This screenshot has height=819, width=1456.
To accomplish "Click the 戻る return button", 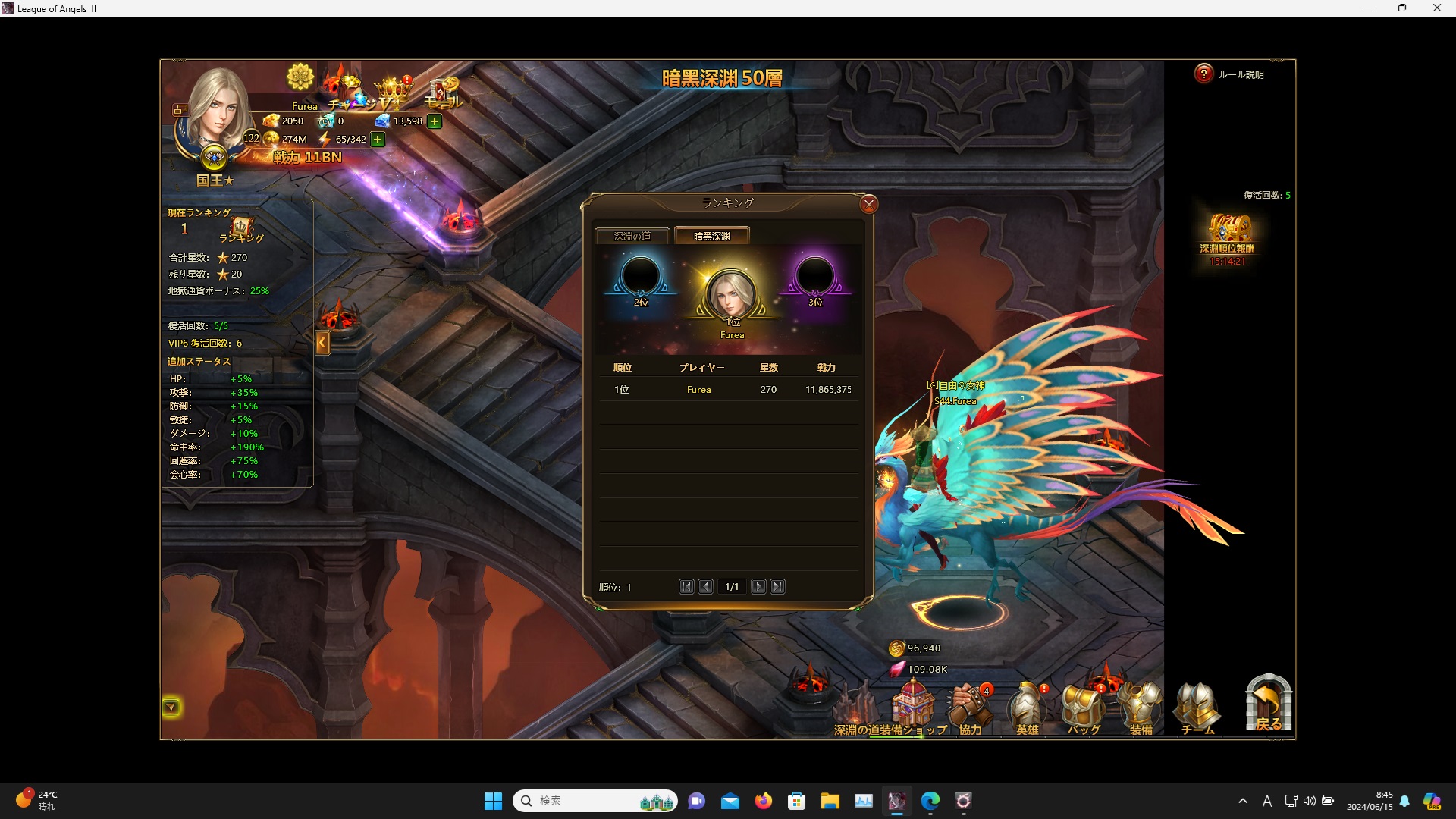I will 1268,704.
